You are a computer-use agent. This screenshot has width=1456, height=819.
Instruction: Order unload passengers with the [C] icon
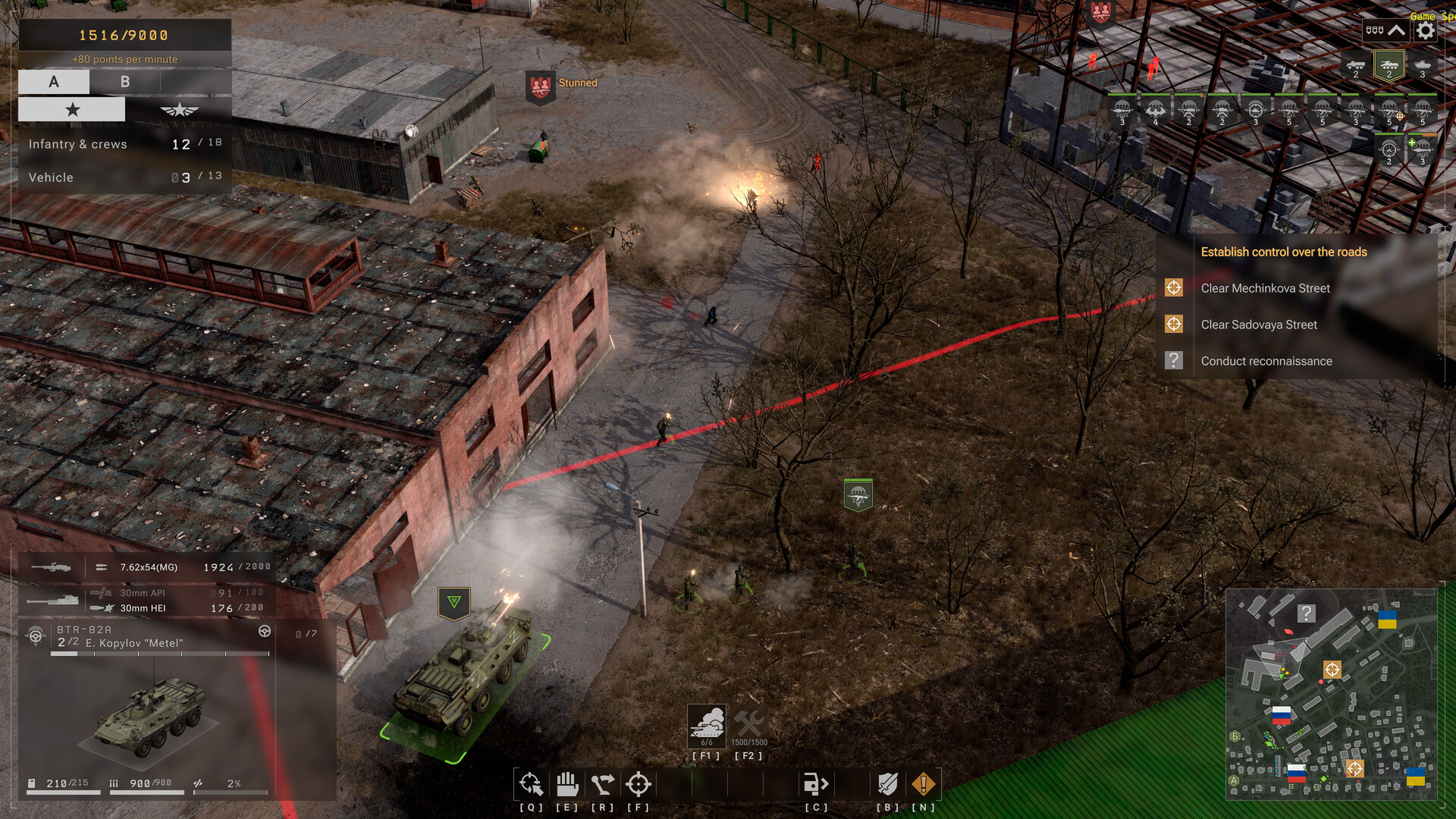coord(816,783)
